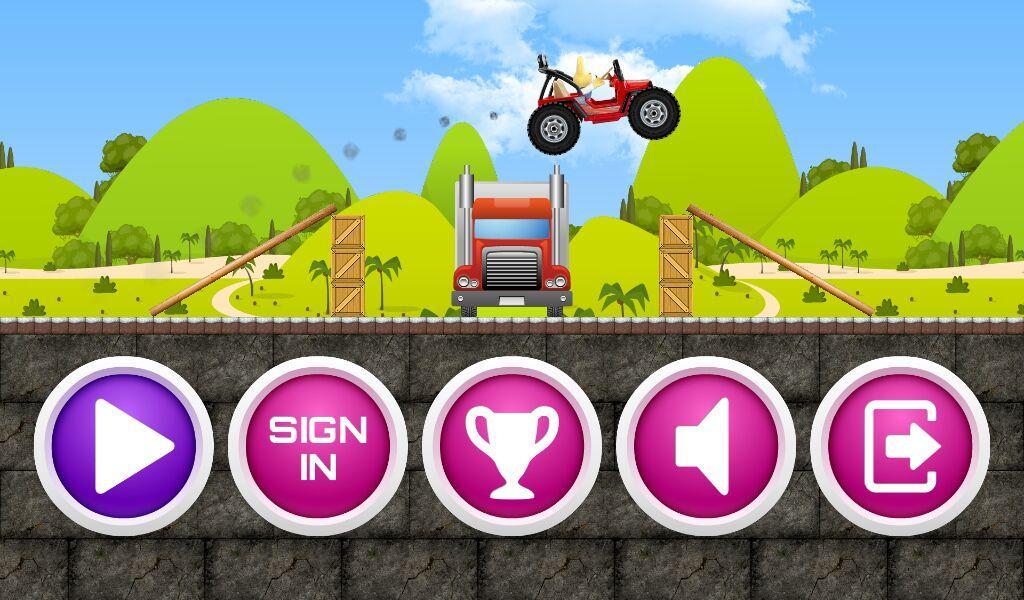
Task: Open the trophy leaderboard
Action: pos(512,446)
